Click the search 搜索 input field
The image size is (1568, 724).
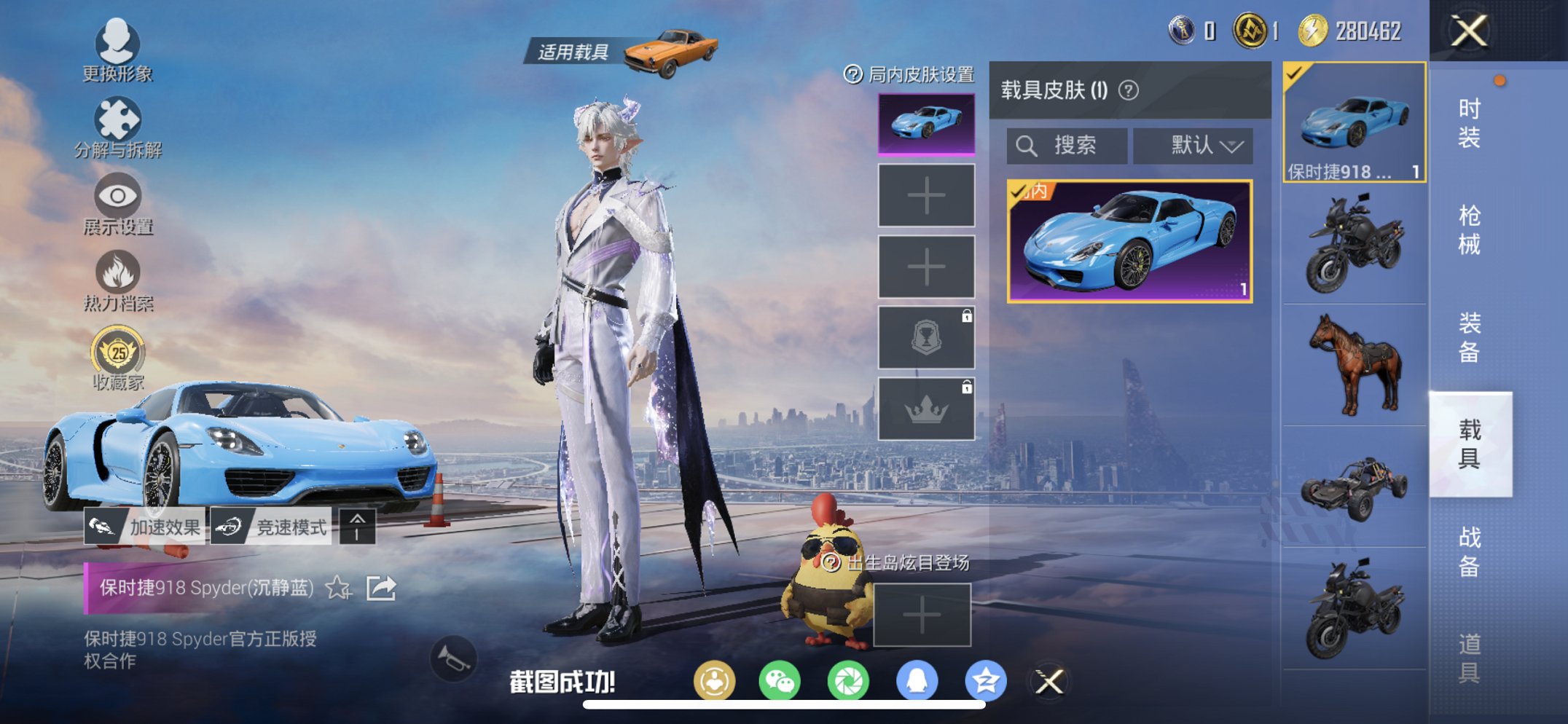pos(1066,145)
